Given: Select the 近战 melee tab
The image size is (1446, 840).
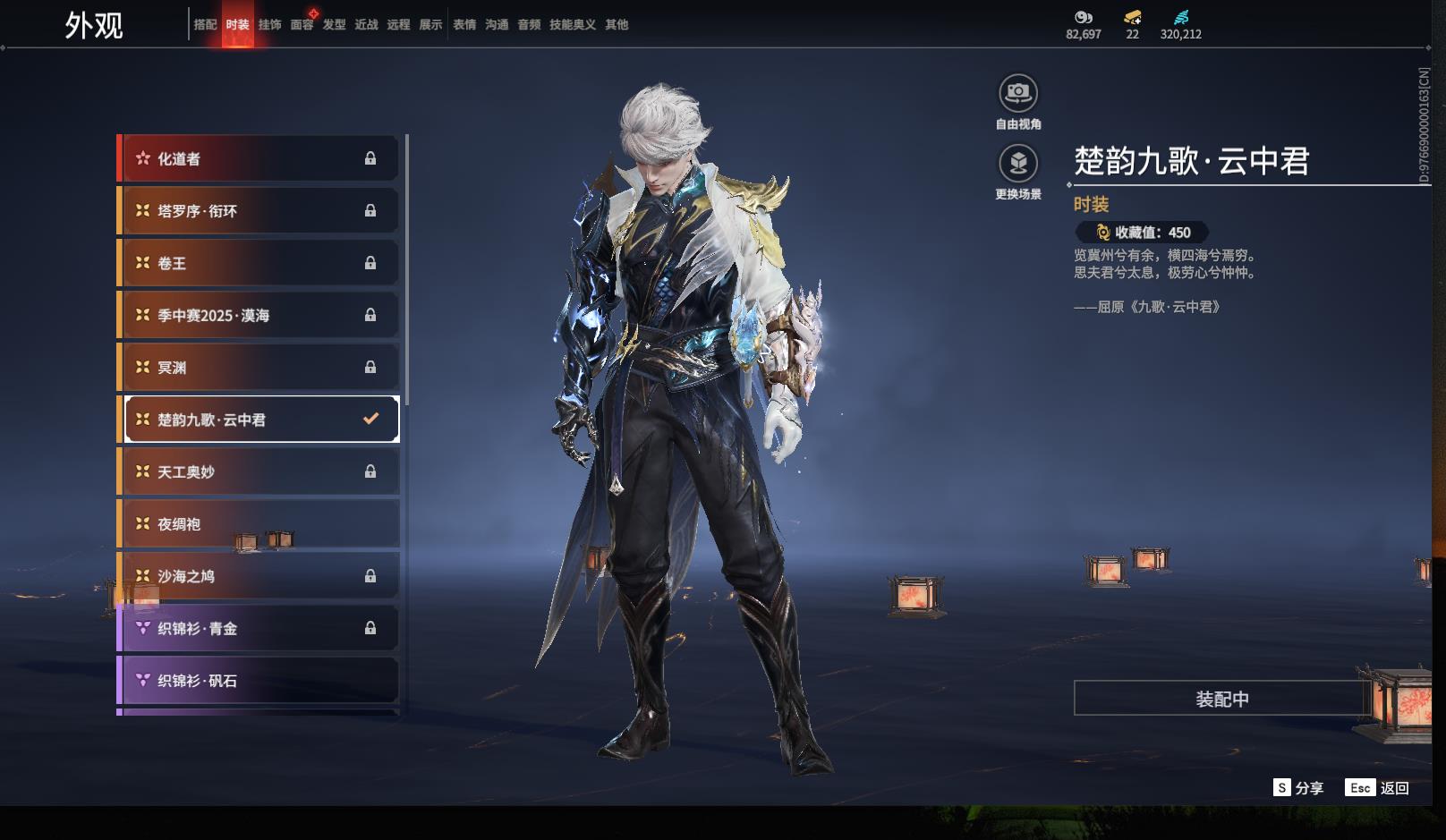Looking at the screenshot, I should click(x=366, y=25).
